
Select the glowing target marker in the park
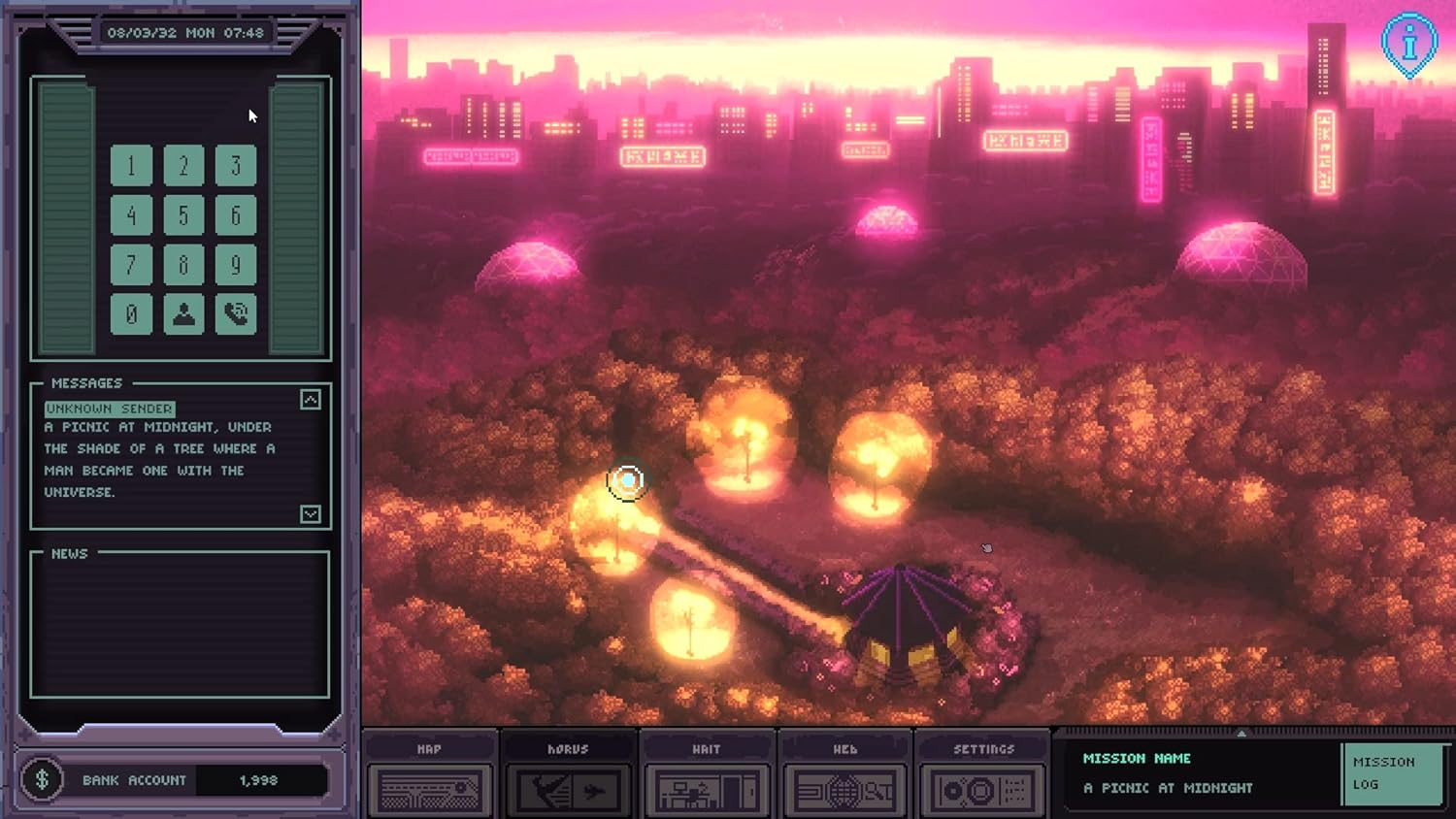(627, 480)
